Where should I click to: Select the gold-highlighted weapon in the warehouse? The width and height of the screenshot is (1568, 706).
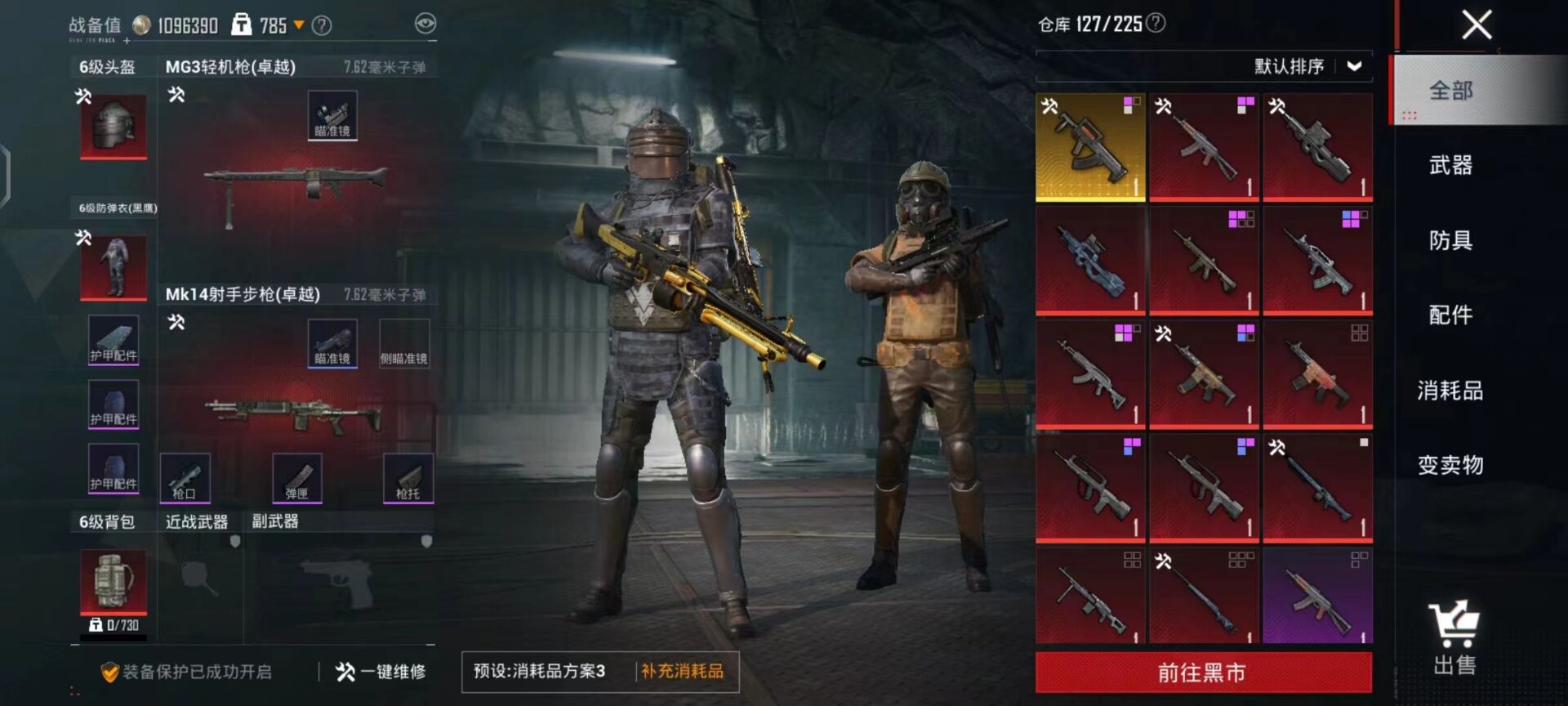tap(1090, 147)
